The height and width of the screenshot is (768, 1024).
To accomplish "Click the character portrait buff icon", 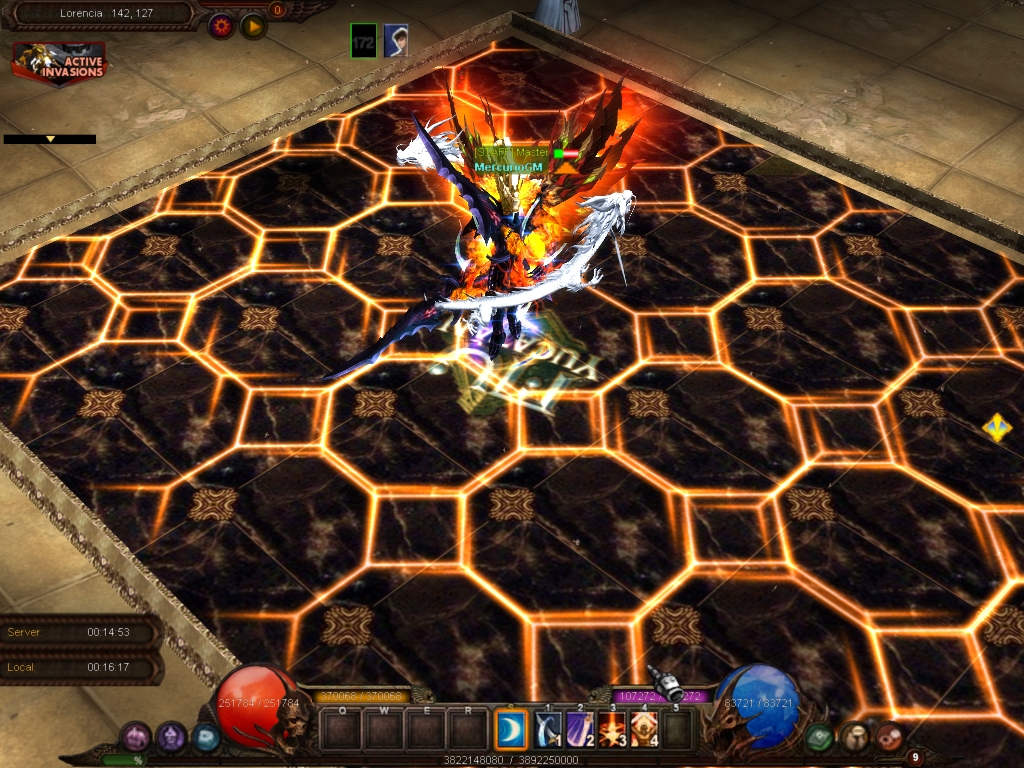I will click(396, 41).
